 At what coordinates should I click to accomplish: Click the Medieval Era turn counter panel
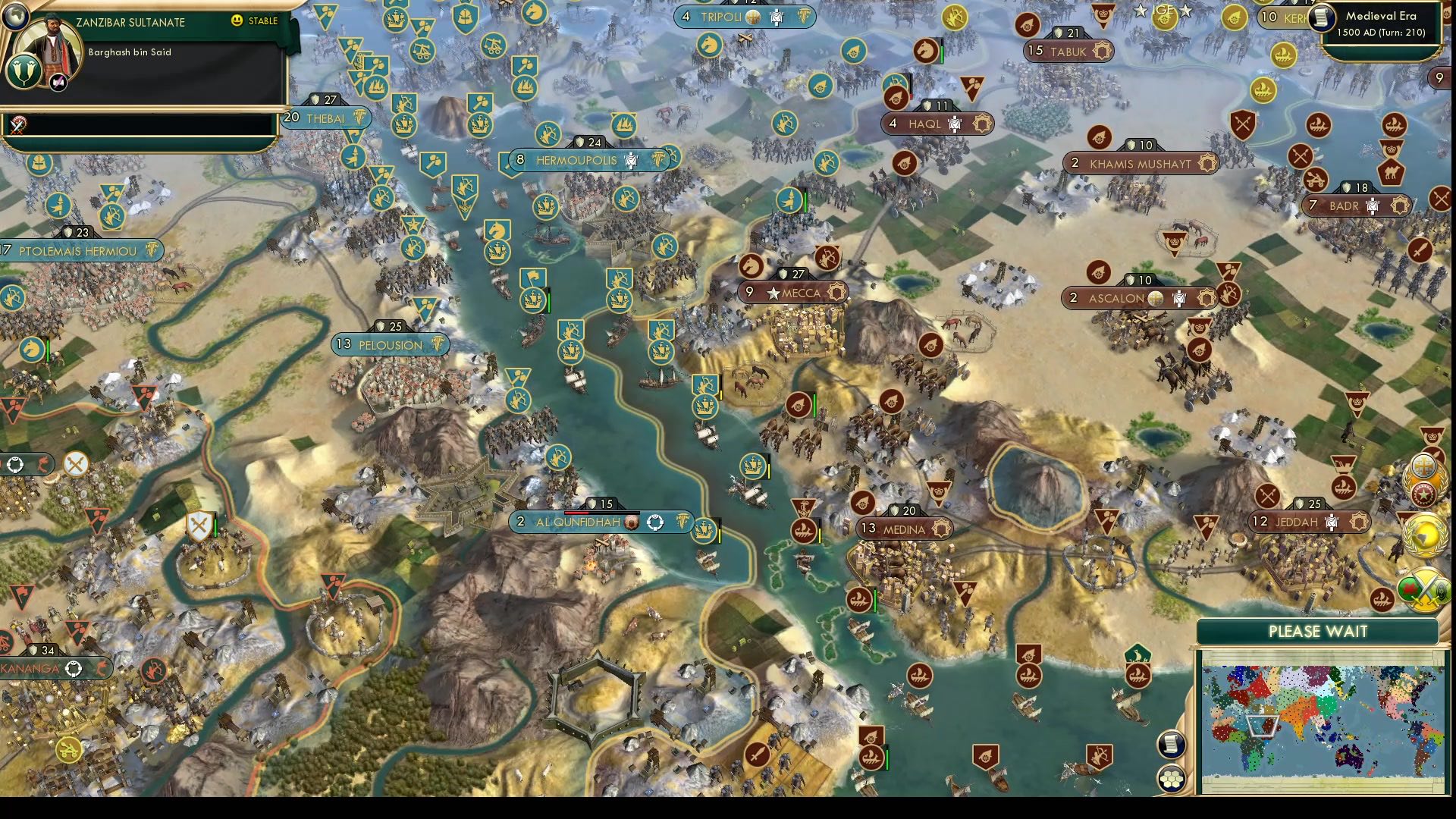pyautogui.click(x=1380, y=29)
